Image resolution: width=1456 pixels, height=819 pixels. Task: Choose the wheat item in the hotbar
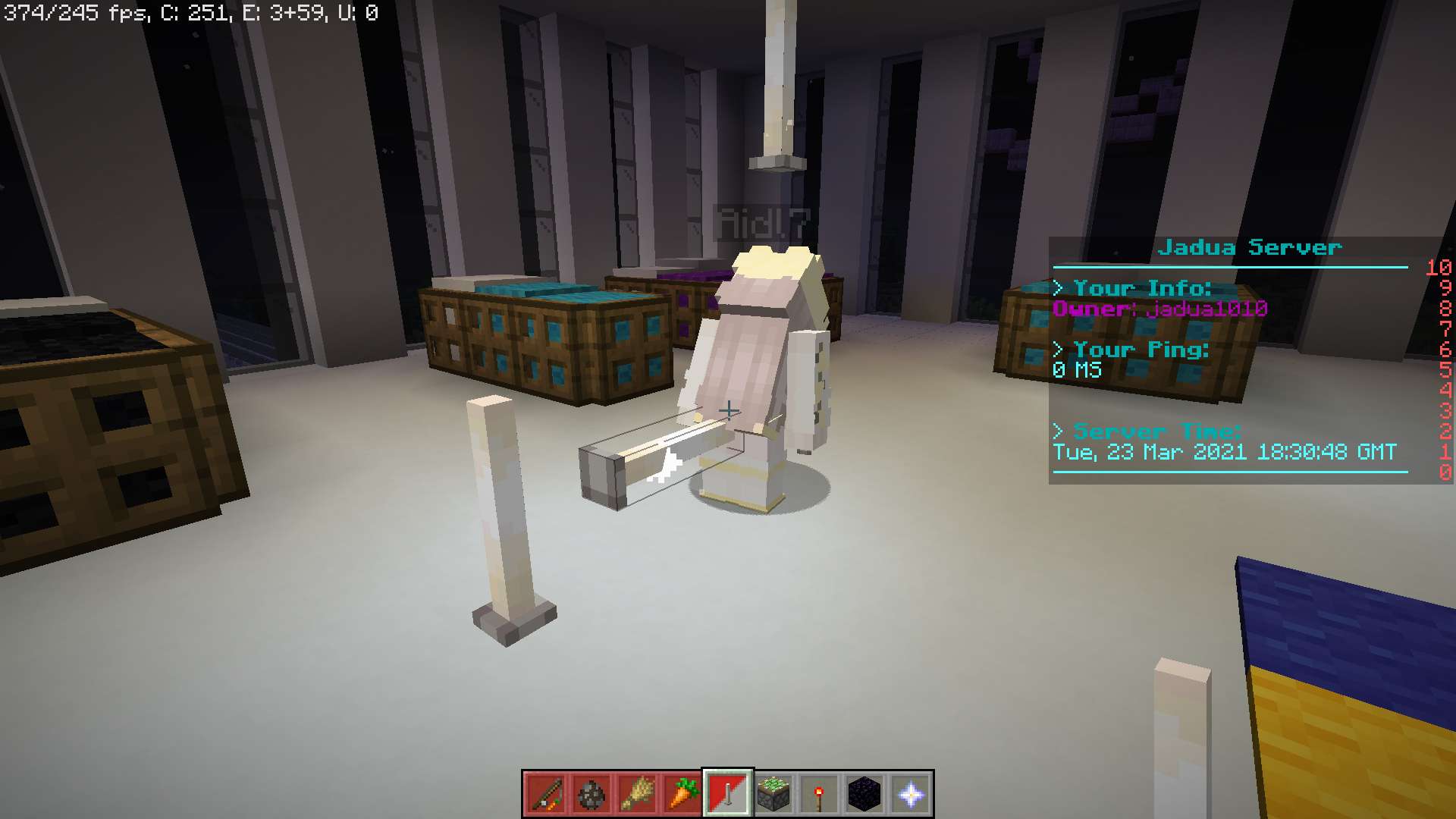coord(637,794)
